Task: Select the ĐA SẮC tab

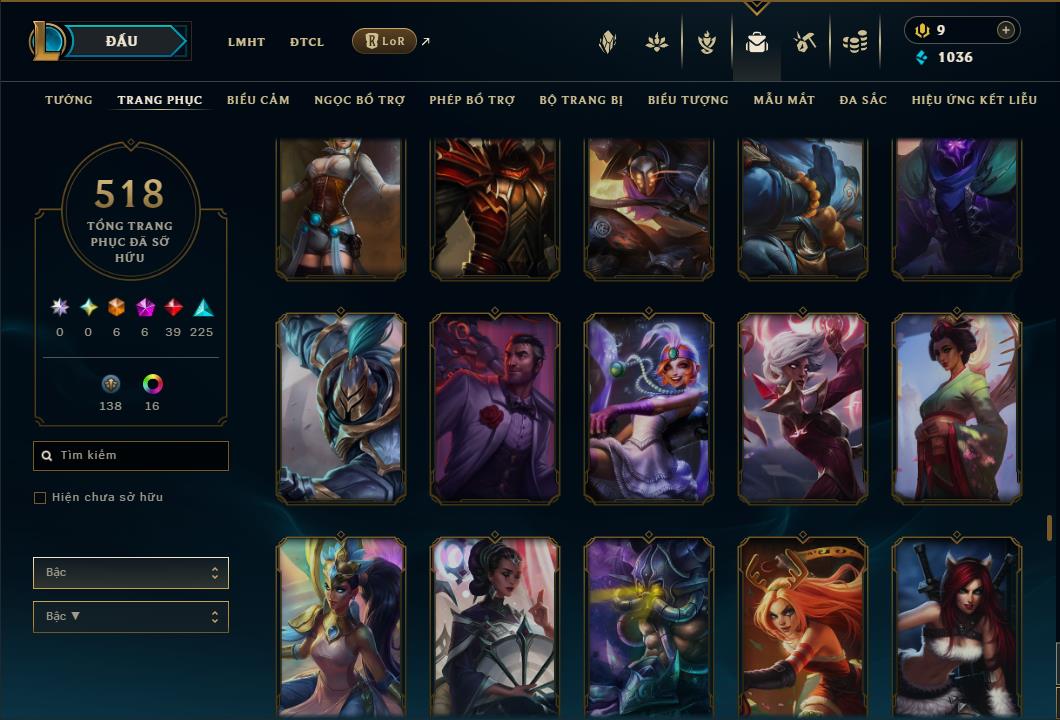Action: [x=863, y=100]
